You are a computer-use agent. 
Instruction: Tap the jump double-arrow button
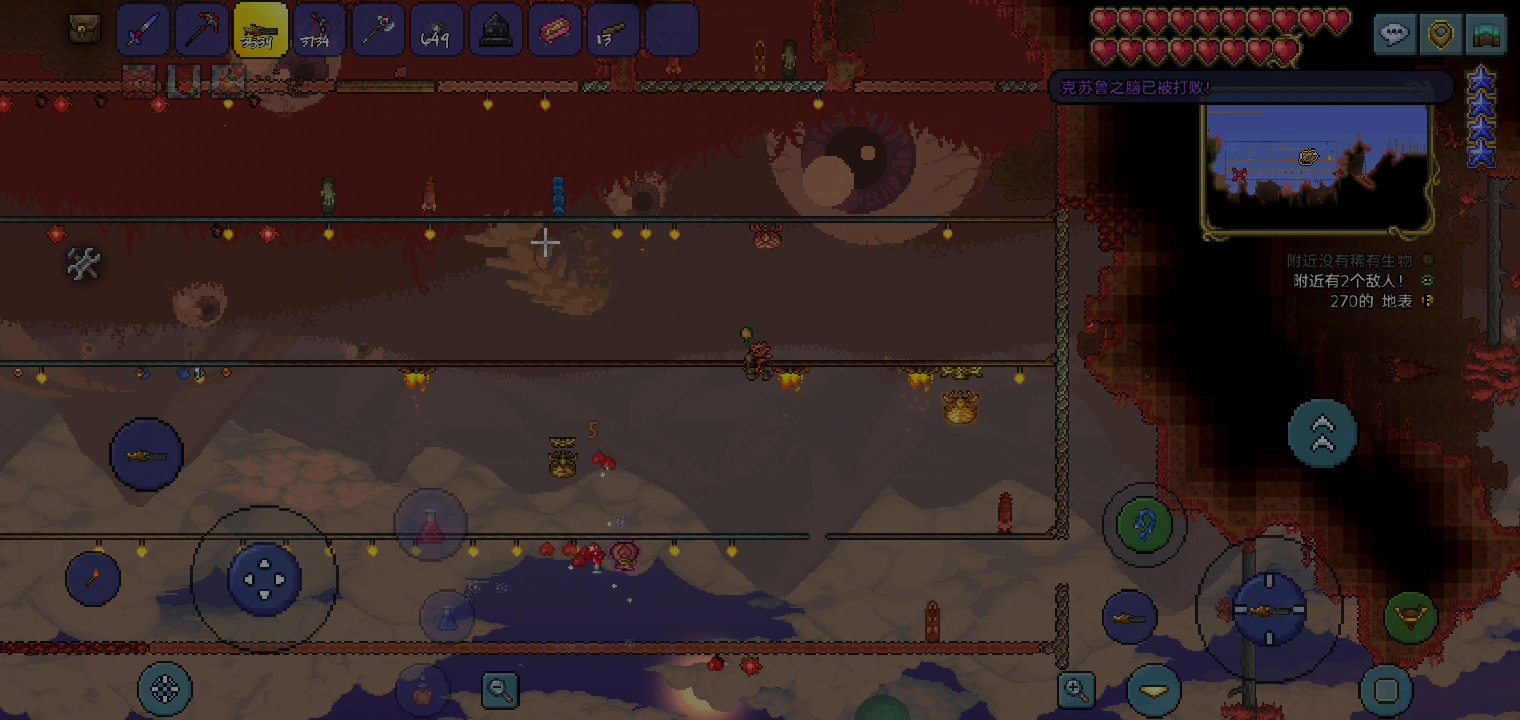pyautogui.click(x=1322, y=432)
